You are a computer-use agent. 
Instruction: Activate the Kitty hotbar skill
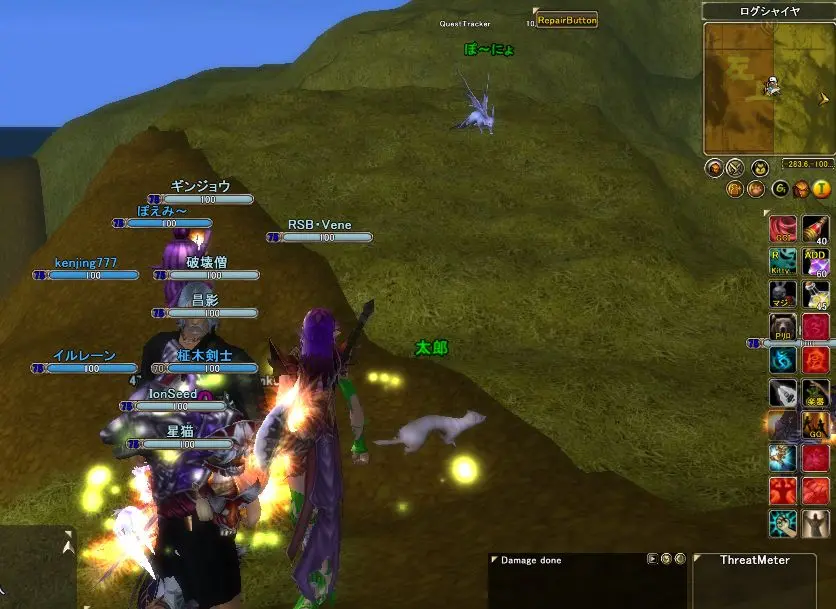coord(783,262)
